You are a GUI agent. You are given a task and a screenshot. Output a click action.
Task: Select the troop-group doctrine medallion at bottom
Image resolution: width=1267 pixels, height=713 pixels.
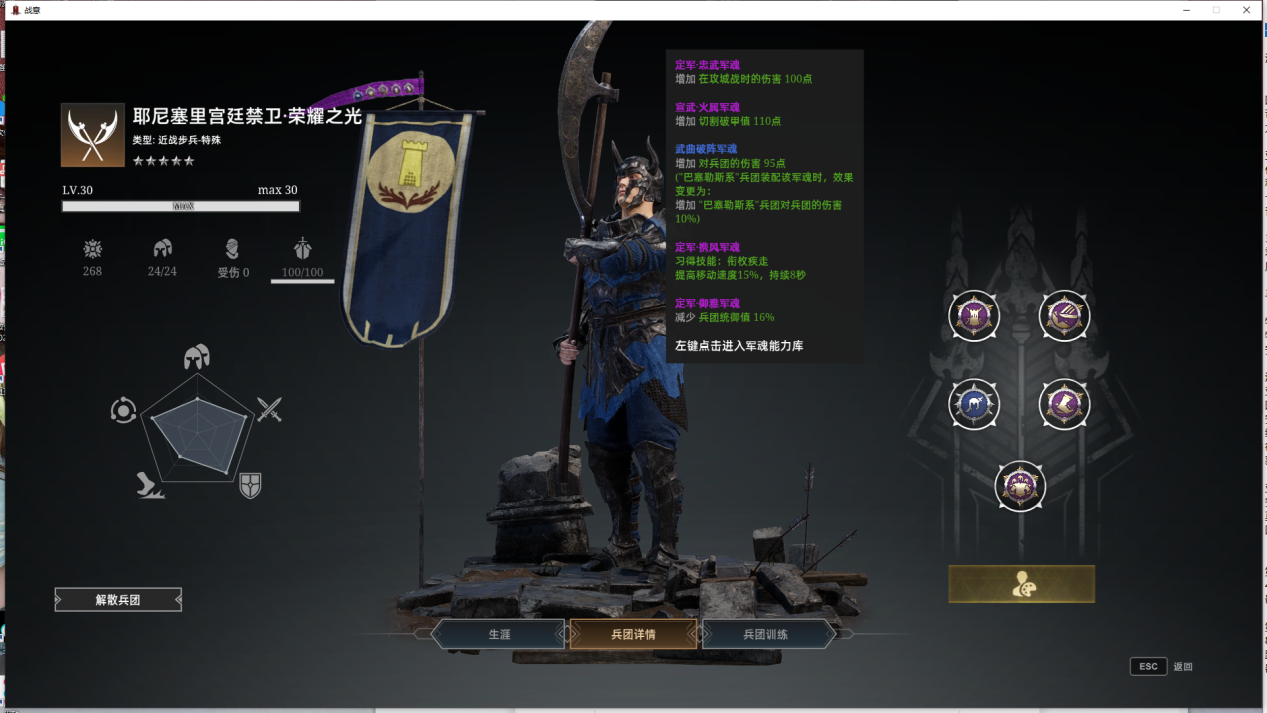pos(1019,486)
